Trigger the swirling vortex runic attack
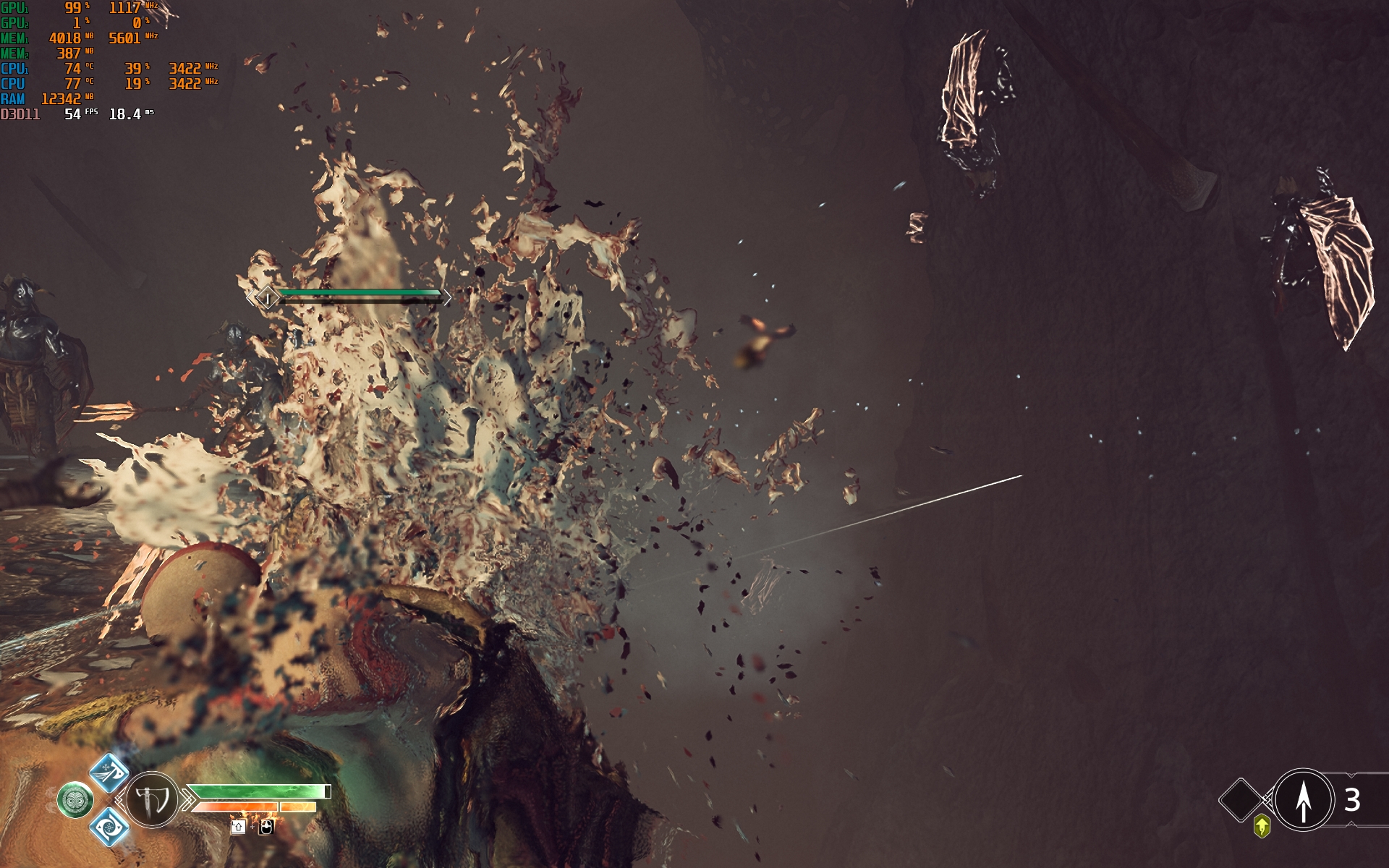This screenshot has width=1389, height=868. (x=109, y=826)
